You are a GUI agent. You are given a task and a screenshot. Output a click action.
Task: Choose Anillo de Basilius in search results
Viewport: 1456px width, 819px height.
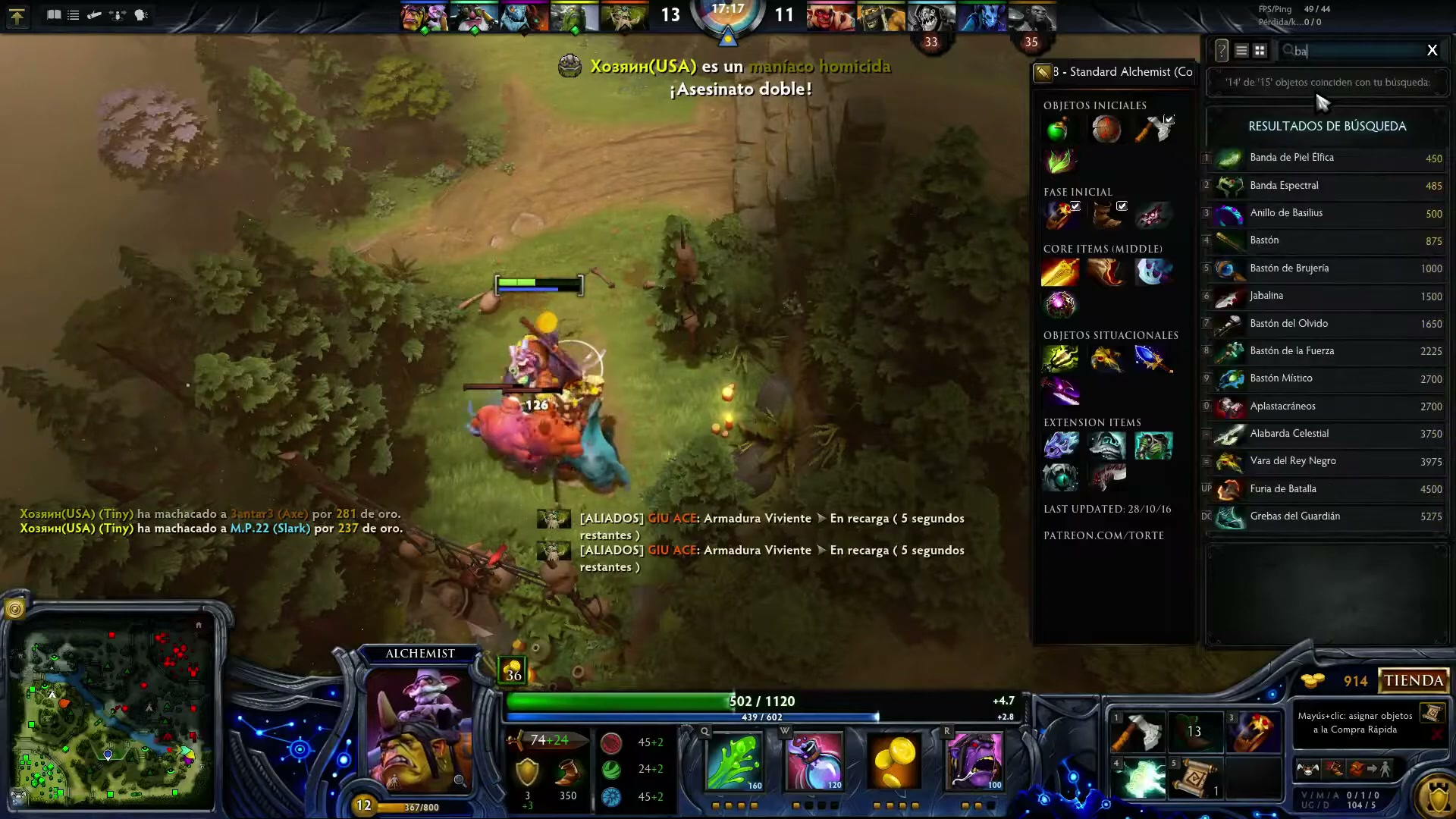1327,213
